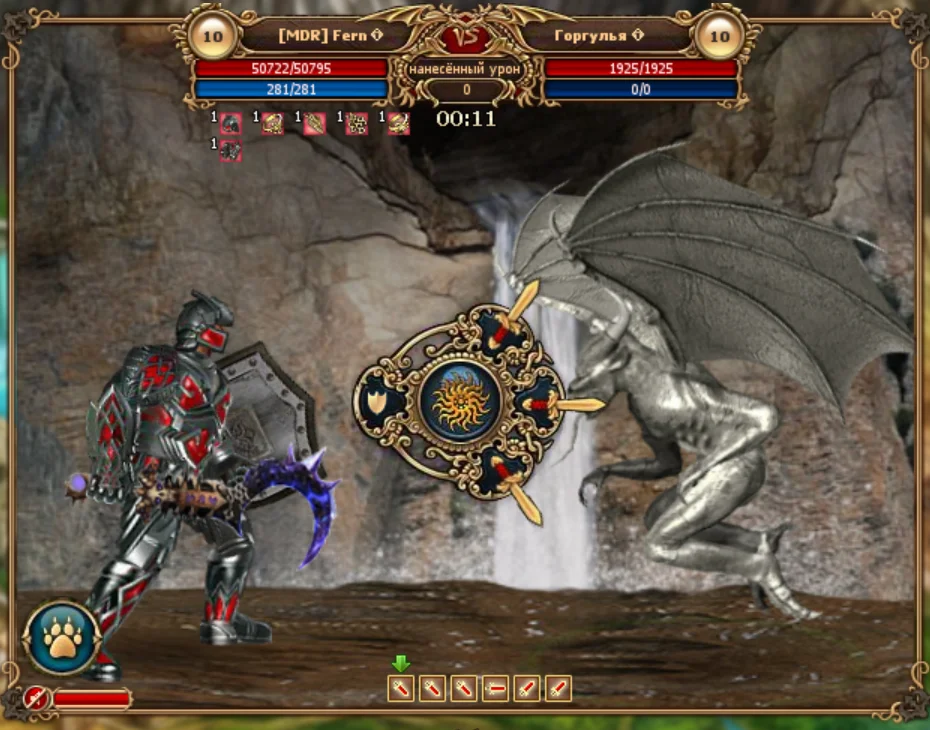
Task: Open the paw print pet button
Action: pos(62,637)
